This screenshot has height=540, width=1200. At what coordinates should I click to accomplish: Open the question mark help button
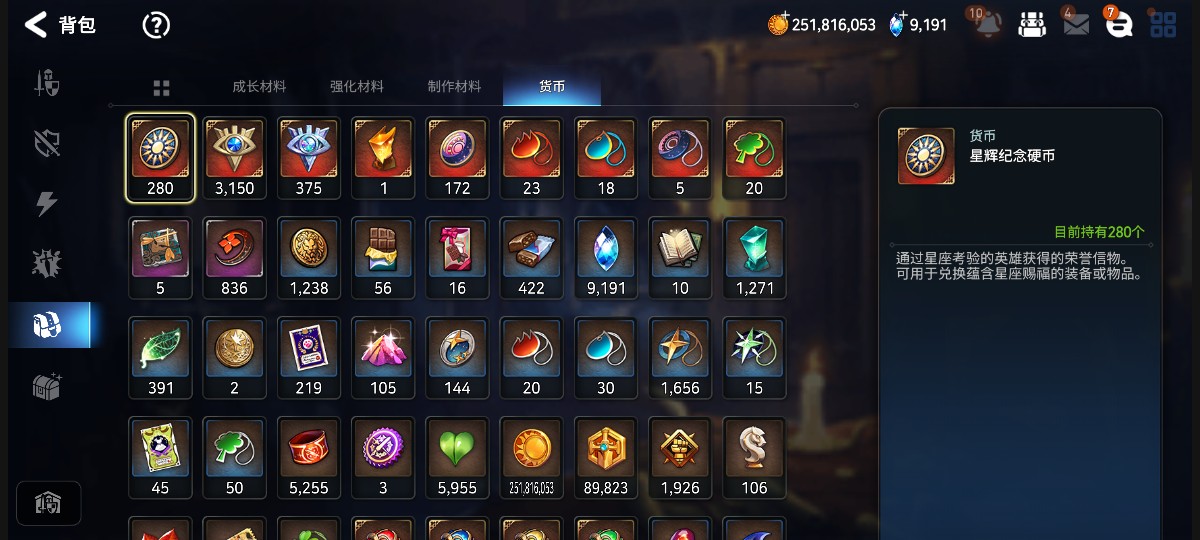point(156,25)
